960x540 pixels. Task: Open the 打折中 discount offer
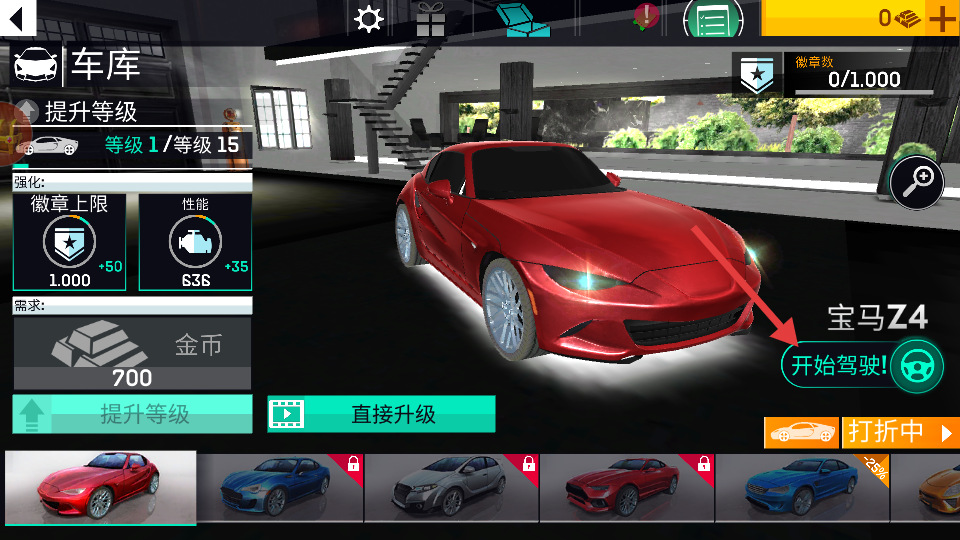900,432
